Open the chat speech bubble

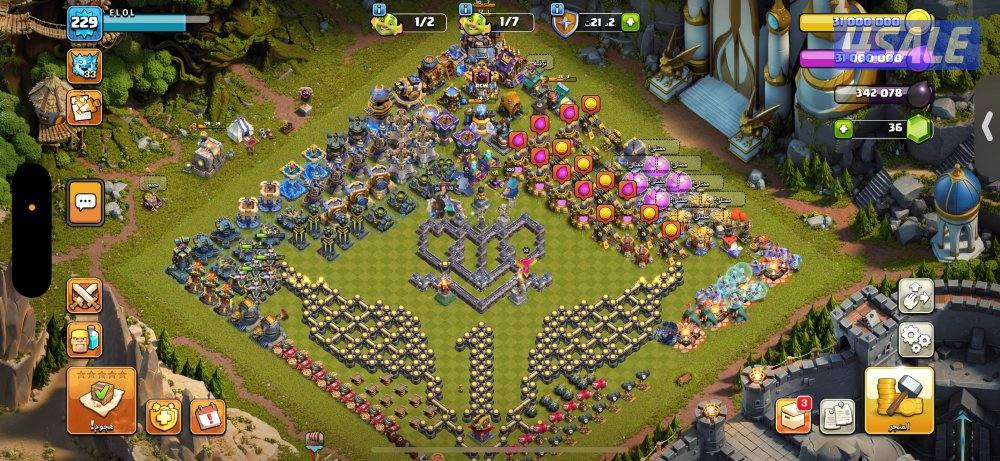tap(85, 203)
